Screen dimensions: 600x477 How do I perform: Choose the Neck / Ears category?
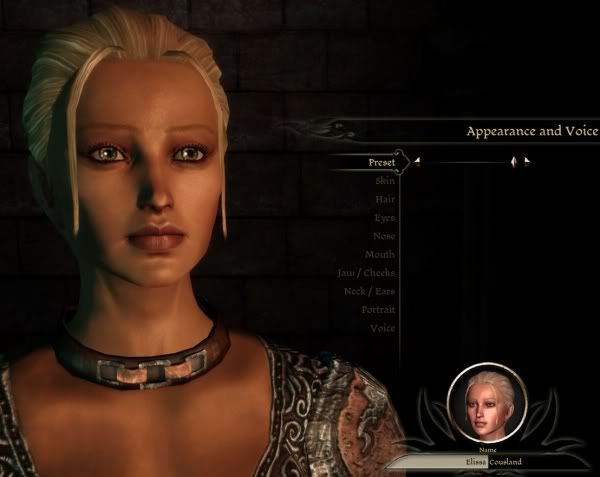click(x=368, y=291)
